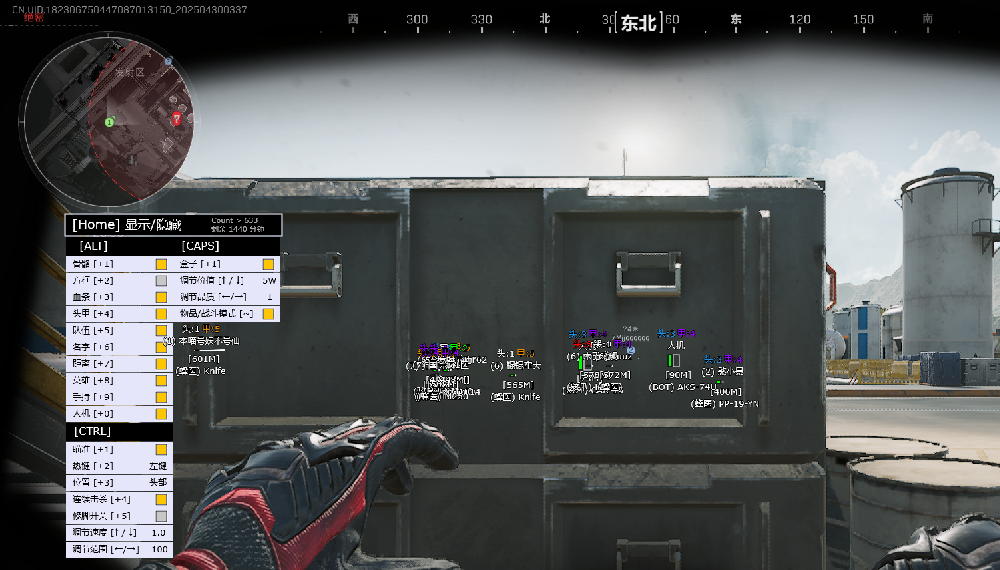Viewport: 1000px width, 570px height.
Task: Change the 热键 setting showing 左键
Action: pyautogui.click(x=158, y=466)
